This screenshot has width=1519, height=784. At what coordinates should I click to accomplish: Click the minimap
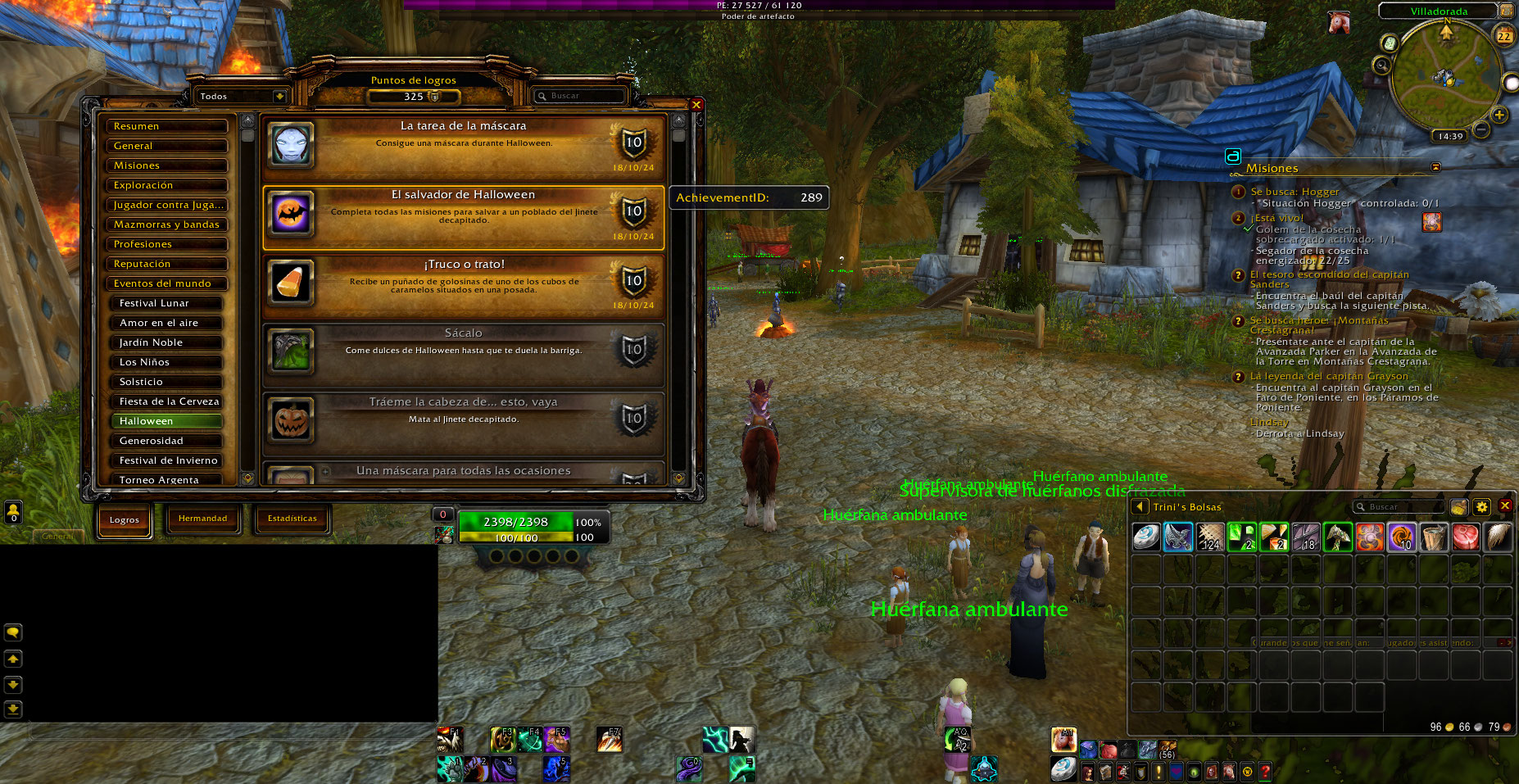pos(1445,76)
